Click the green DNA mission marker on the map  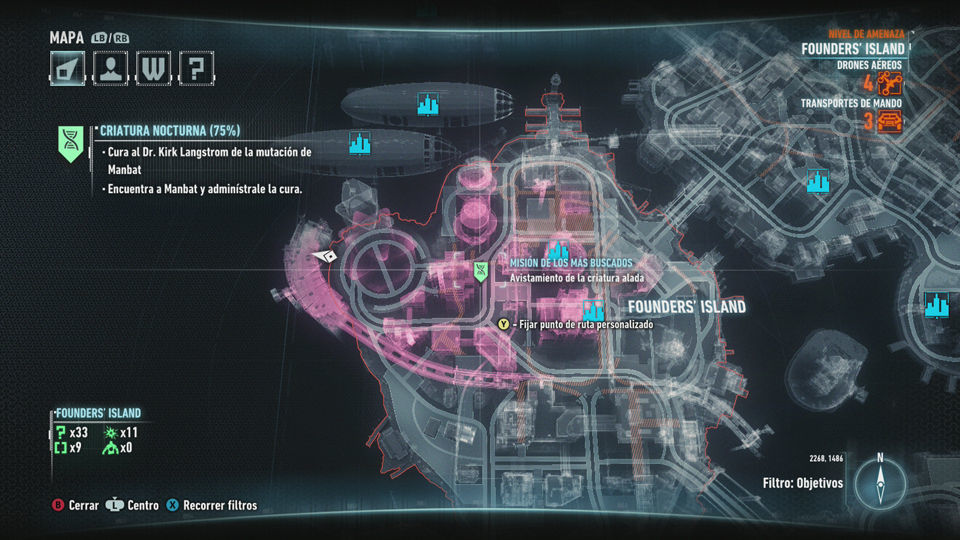(x=481, y=269)
